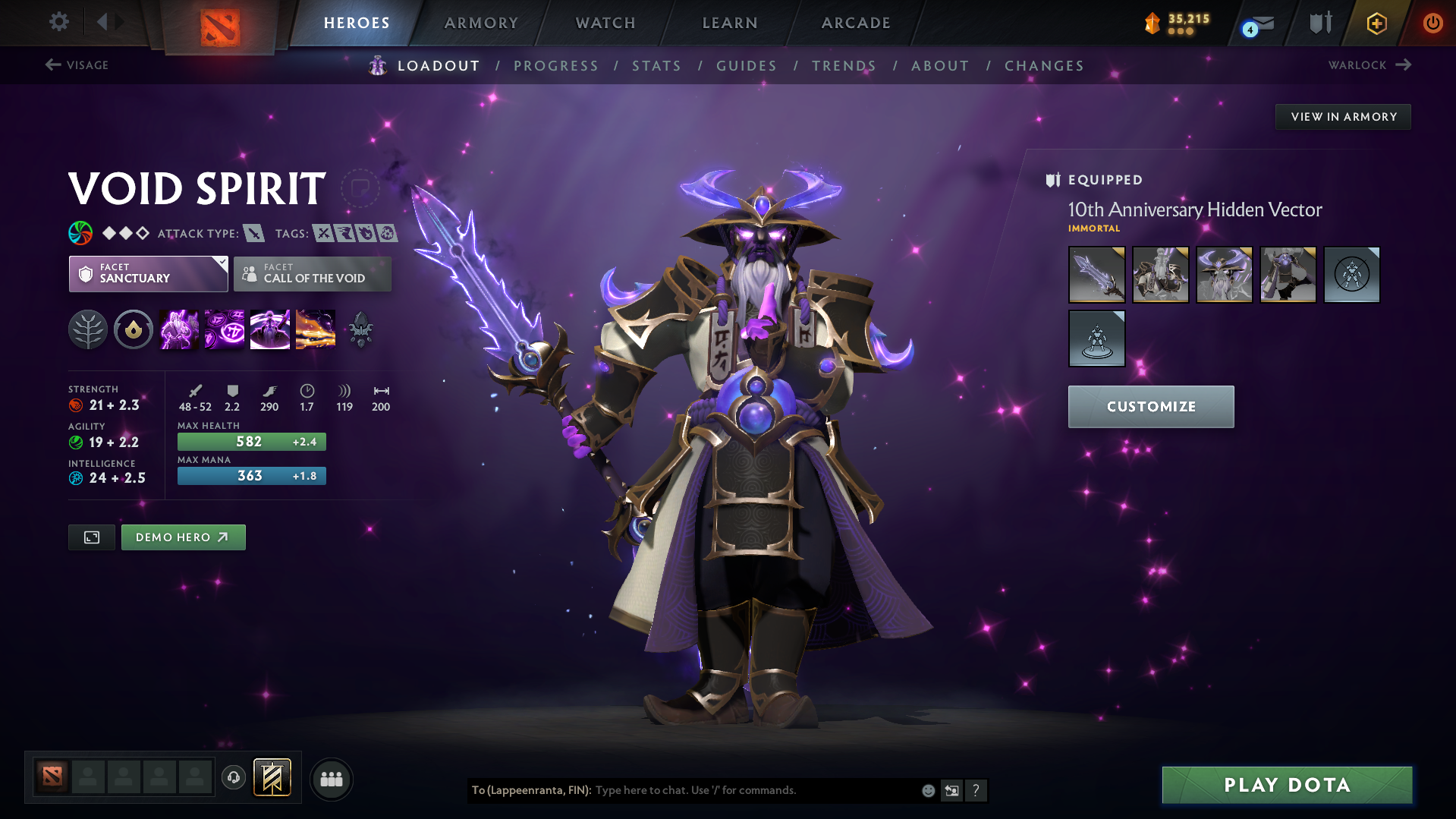Click the innate ability droplet icon
Image resolution: width=1456 pixels, height=819 pixels.
point(133,329)
